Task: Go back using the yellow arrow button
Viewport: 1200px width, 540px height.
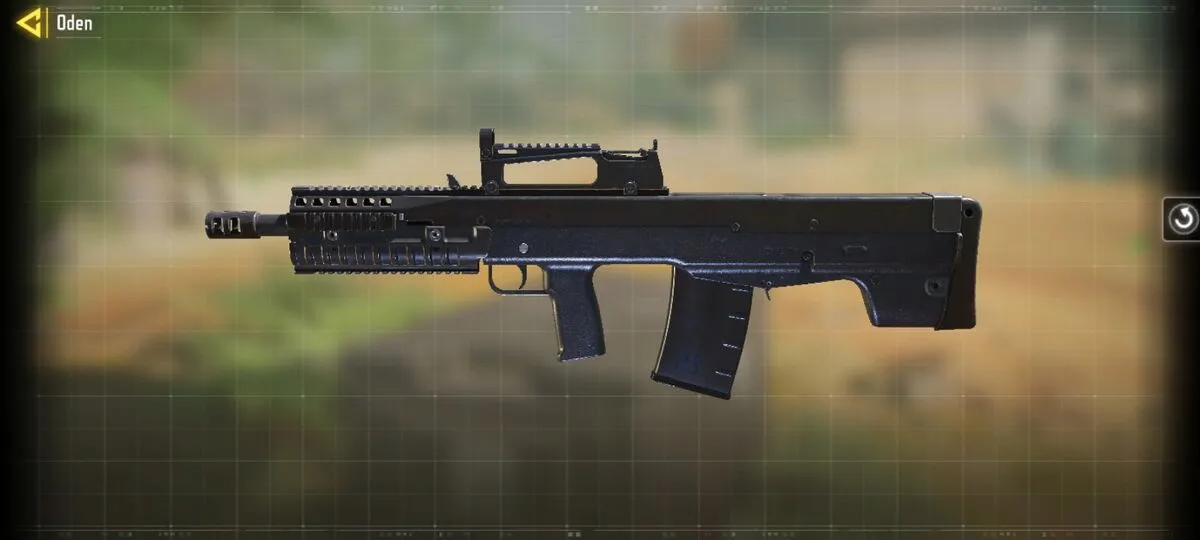Action: (x=29, y=22)
